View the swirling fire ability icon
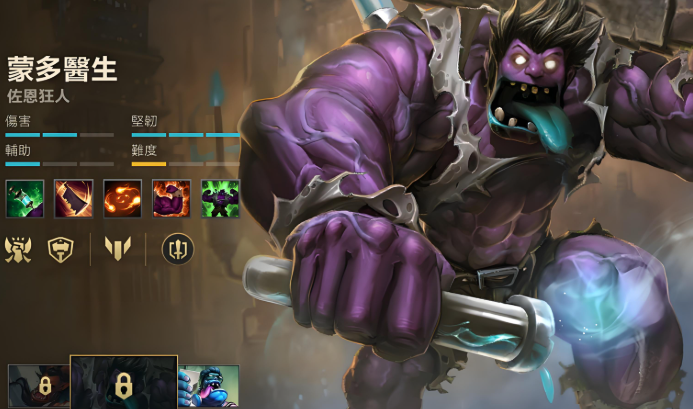 click(122, 199)
